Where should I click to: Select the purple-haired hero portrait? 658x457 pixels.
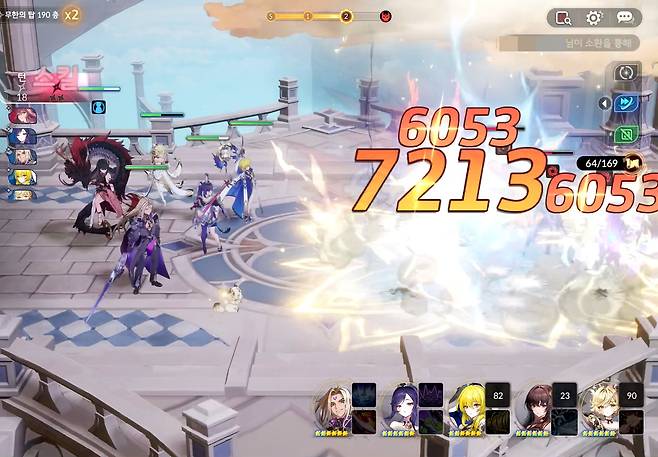coord(400,404)
